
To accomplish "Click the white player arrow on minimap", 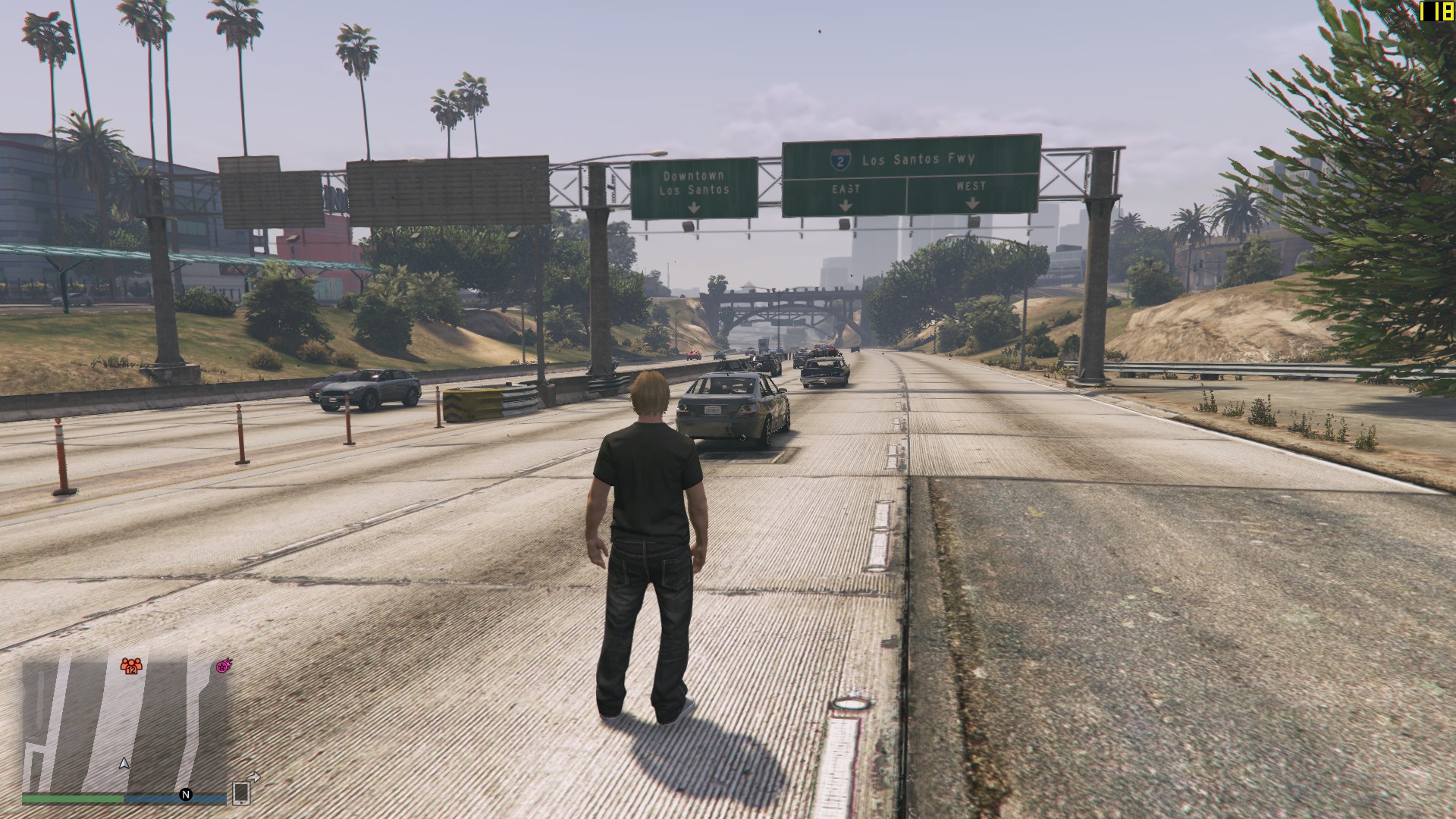I will 124,764.
